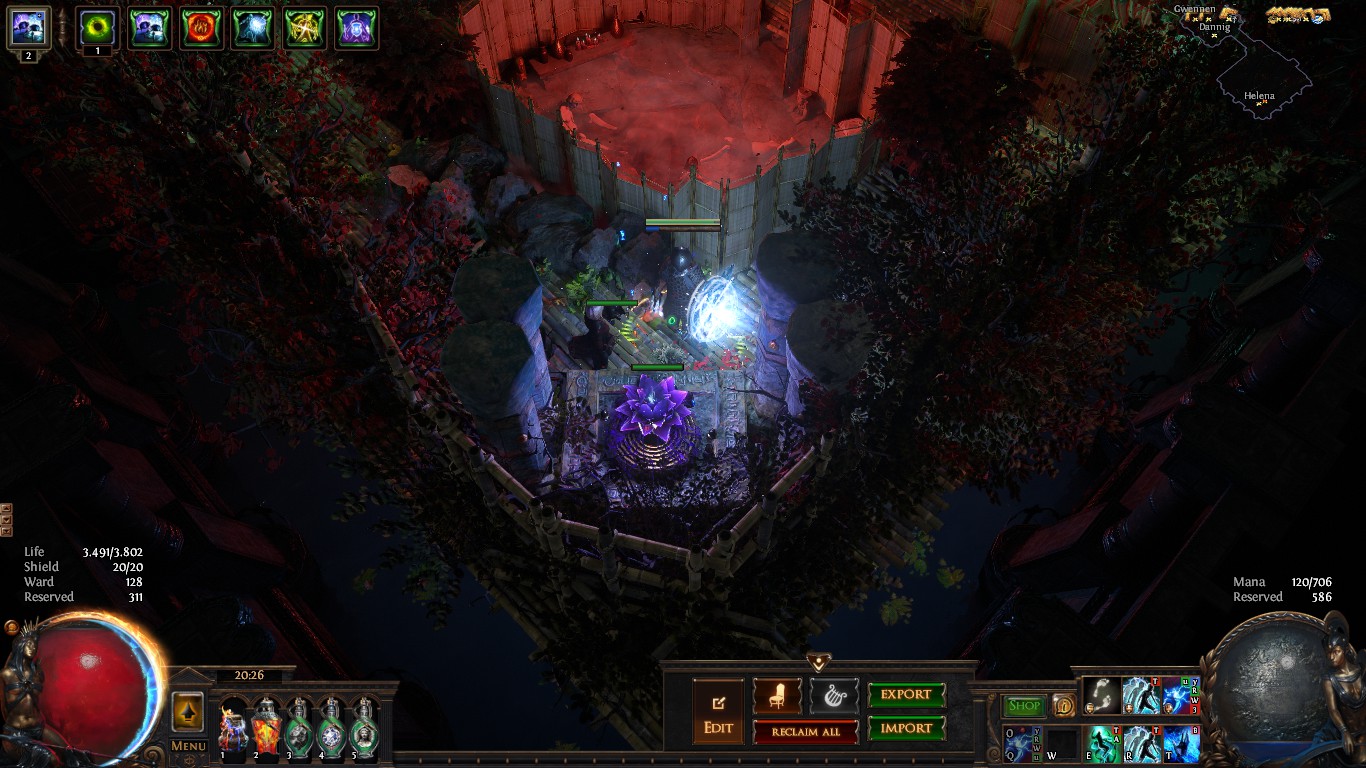Open the harp music selector
This screenshot has height=768, width=1366.
point(834,695)
